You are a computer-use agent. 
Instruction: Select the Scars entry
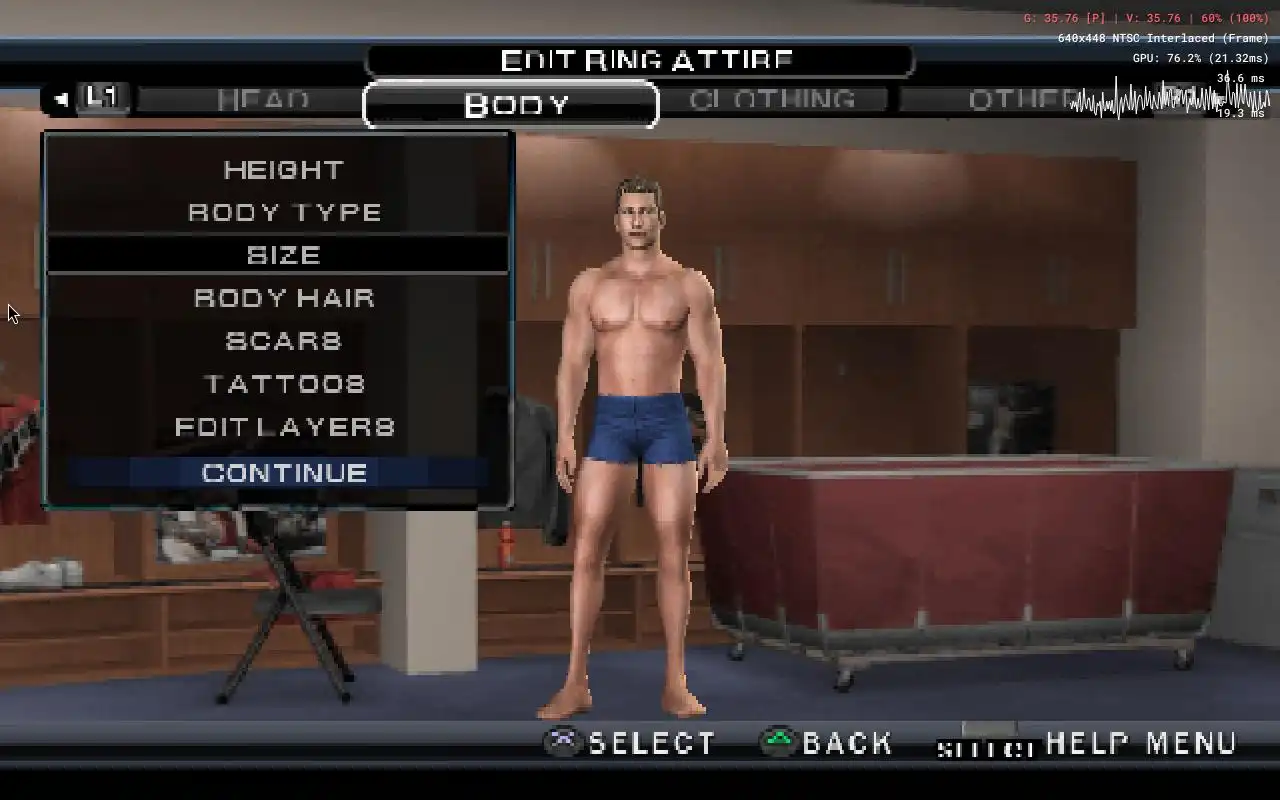click(284, 341)
